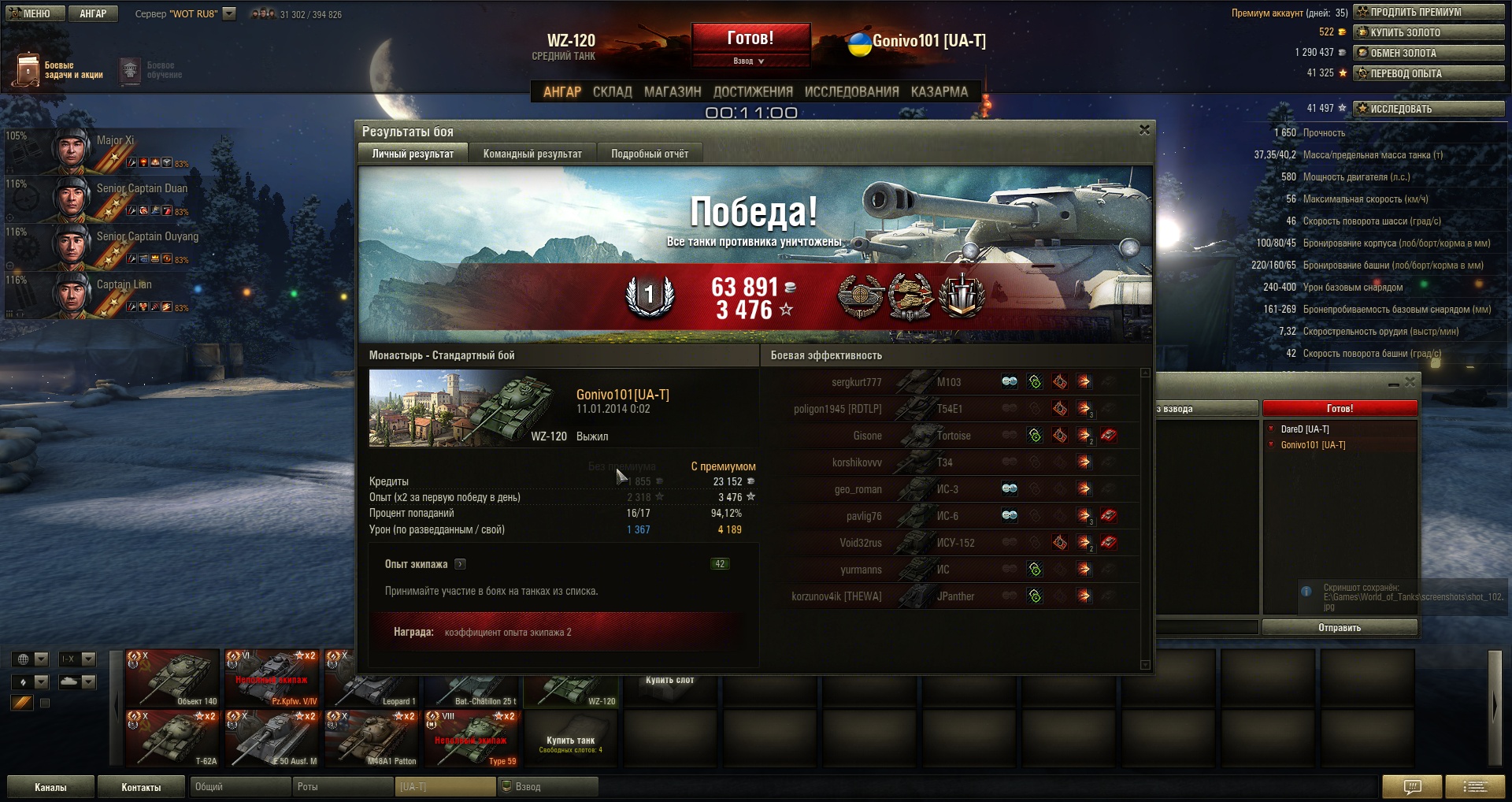Open the Подробный отчёт tab
Screen dimensions: 1512x802
(650, 154)
